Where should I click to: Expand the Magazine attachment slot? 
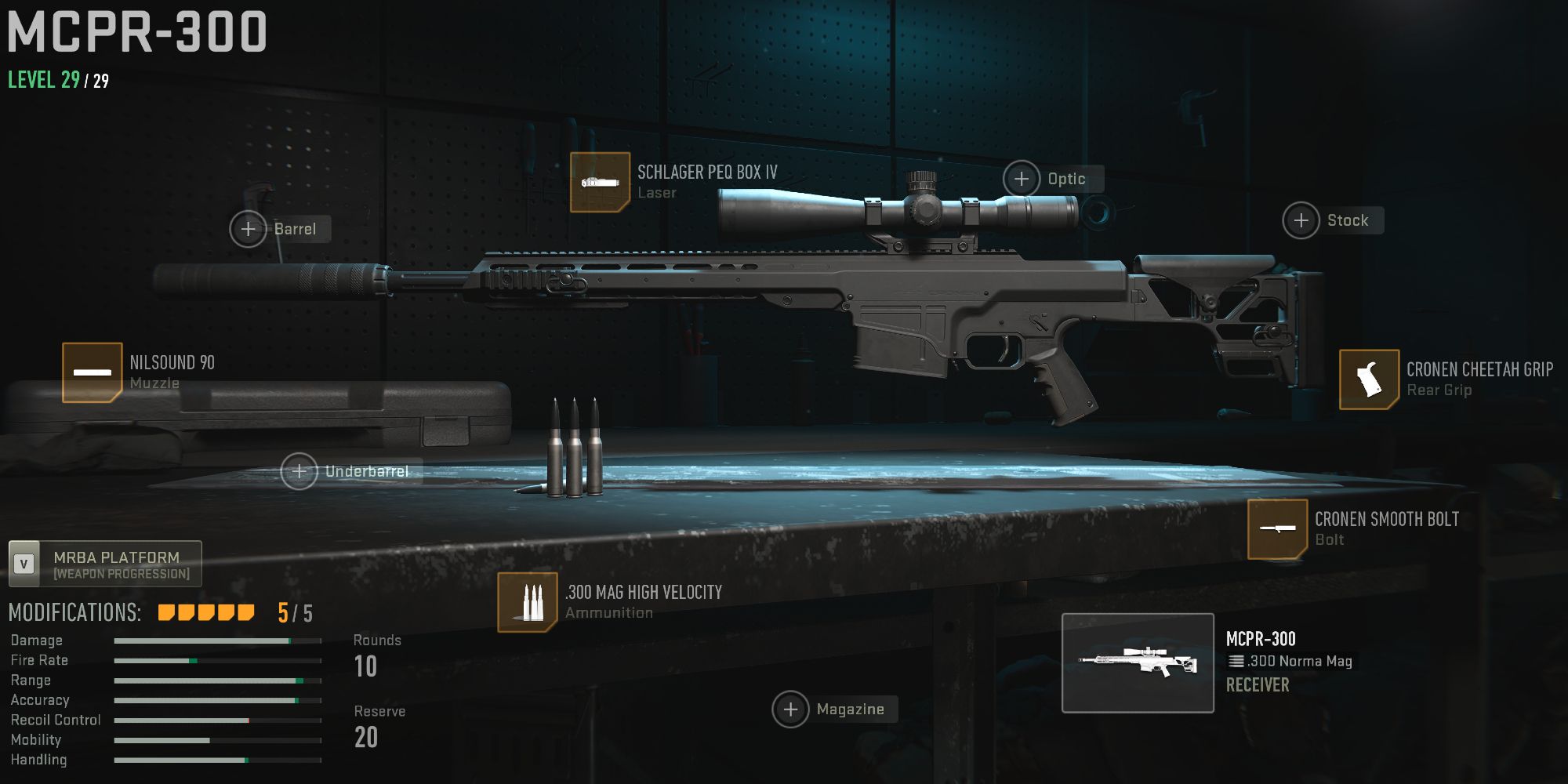click(x=791, y=709)
